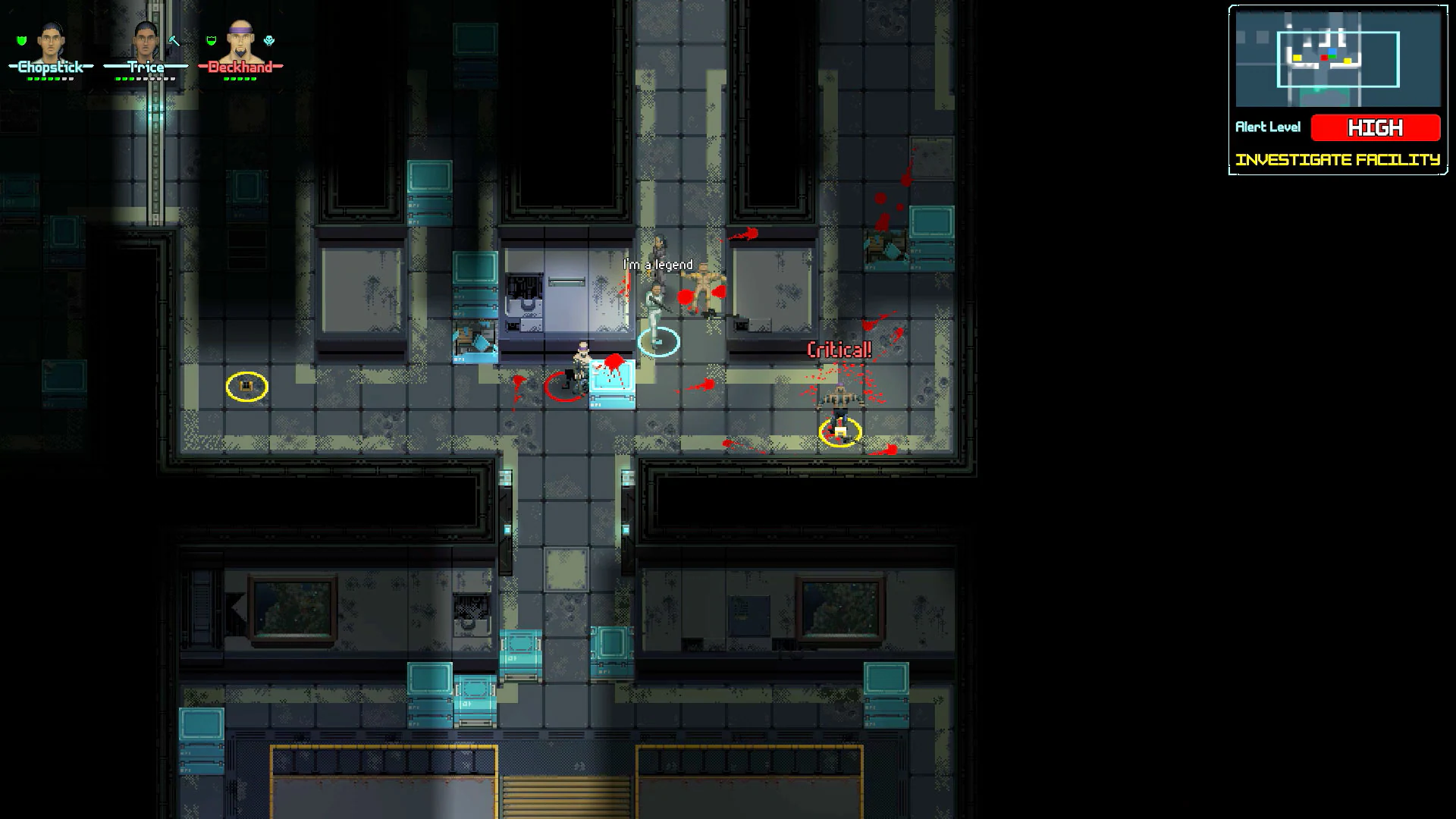
Task: Click the yellow square marker on the minimap
Action: coord(1298,58)
